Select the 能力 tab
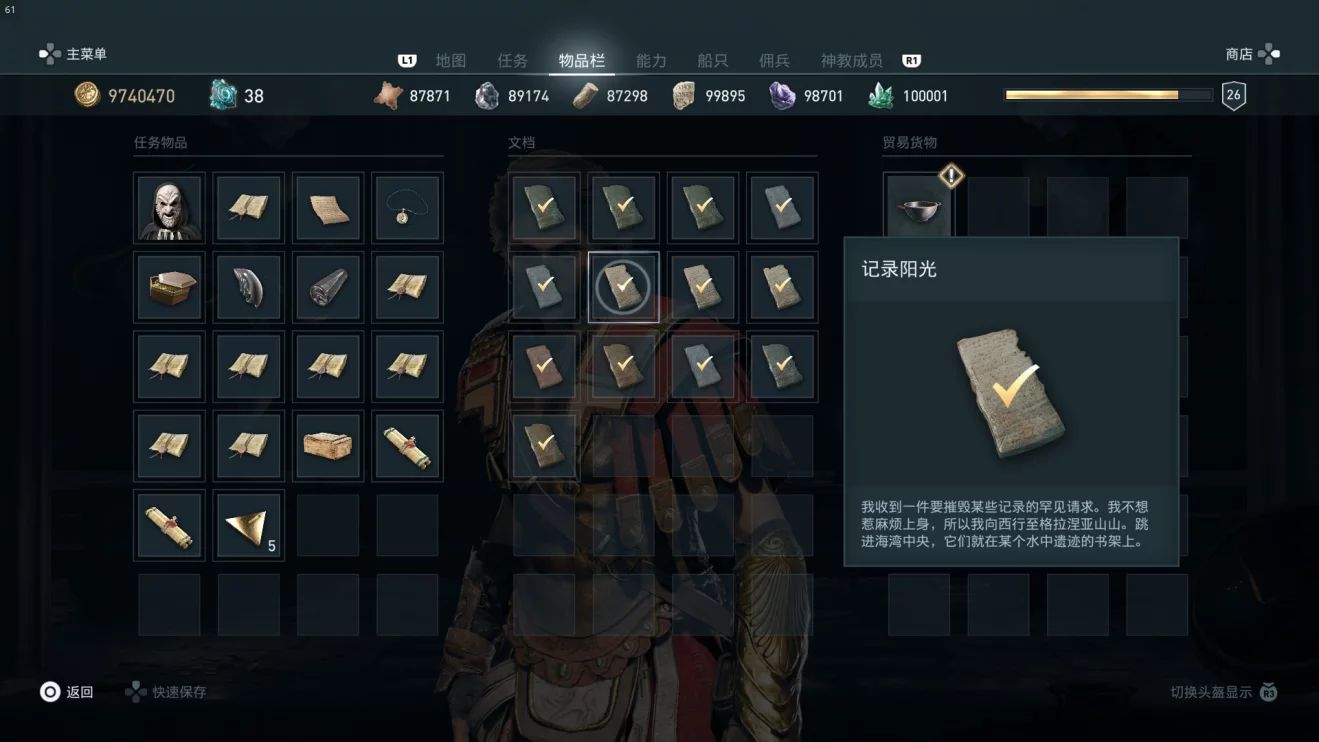The image size is (1319, 742). coord(651,61)
